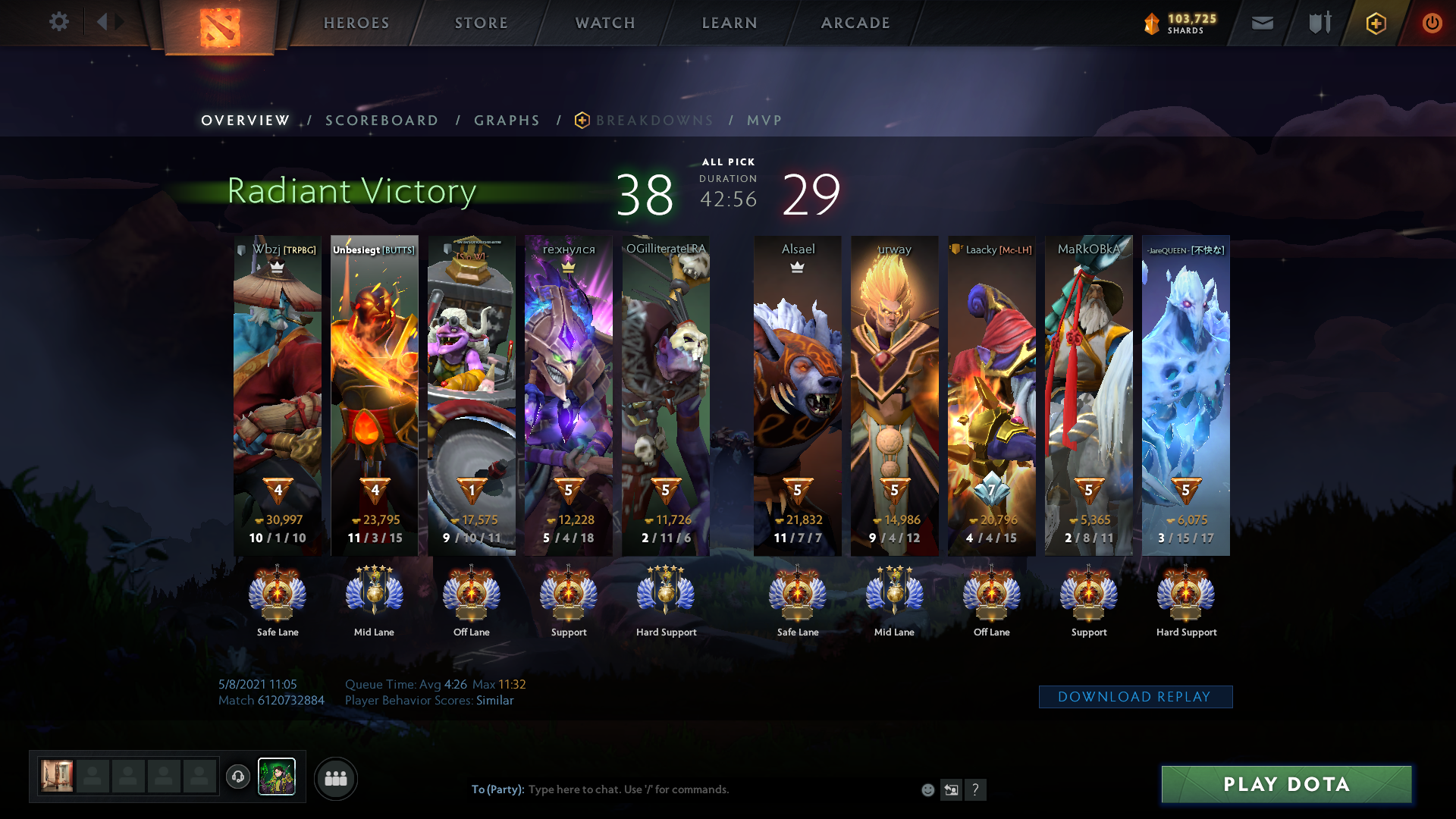Show the Graphs tab
This screenshot has width=1456, height=819.
click(x=507, y=121)
